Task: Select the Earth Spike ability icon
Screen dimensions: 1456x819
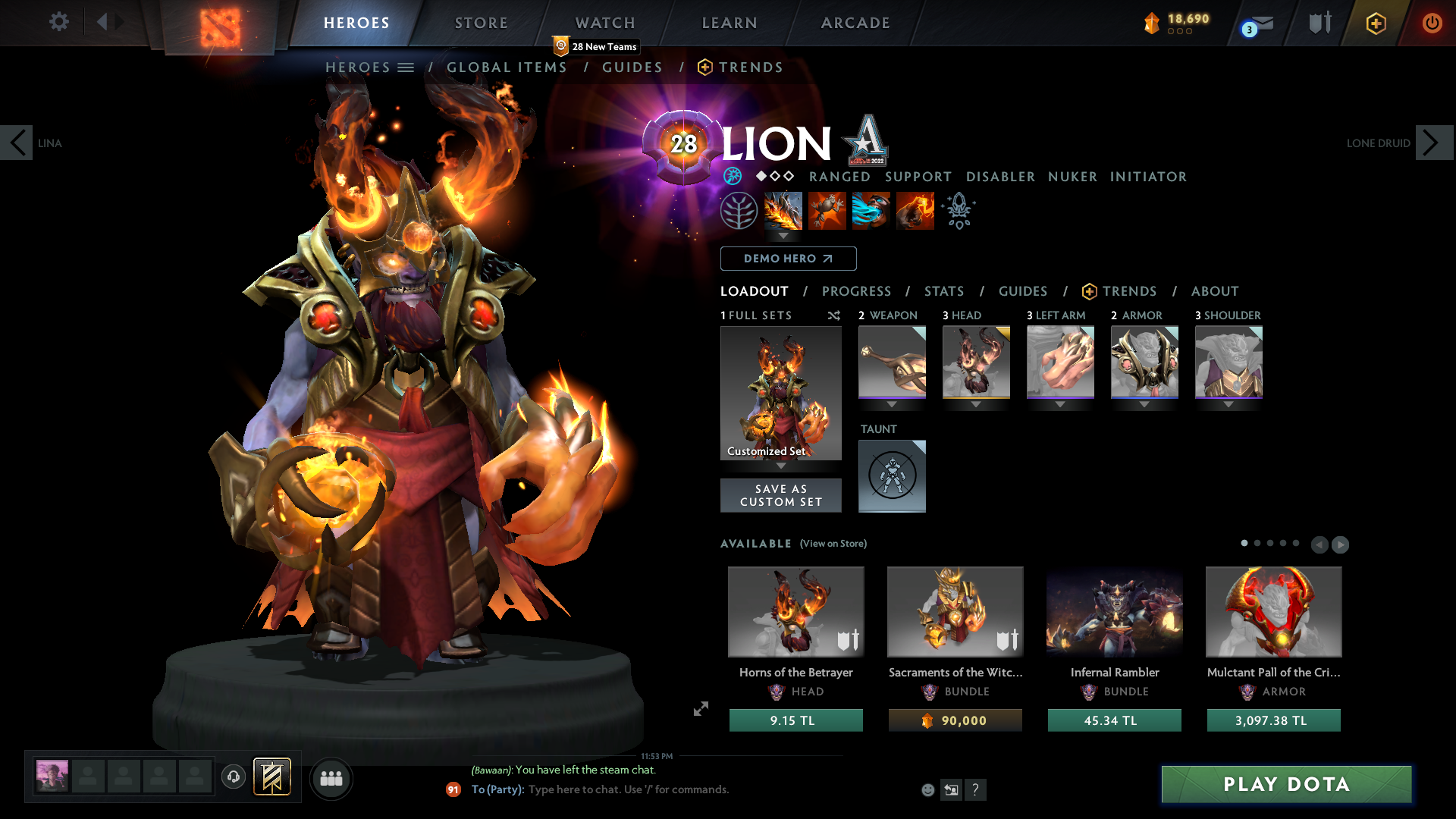Action: tap(783, 211)
